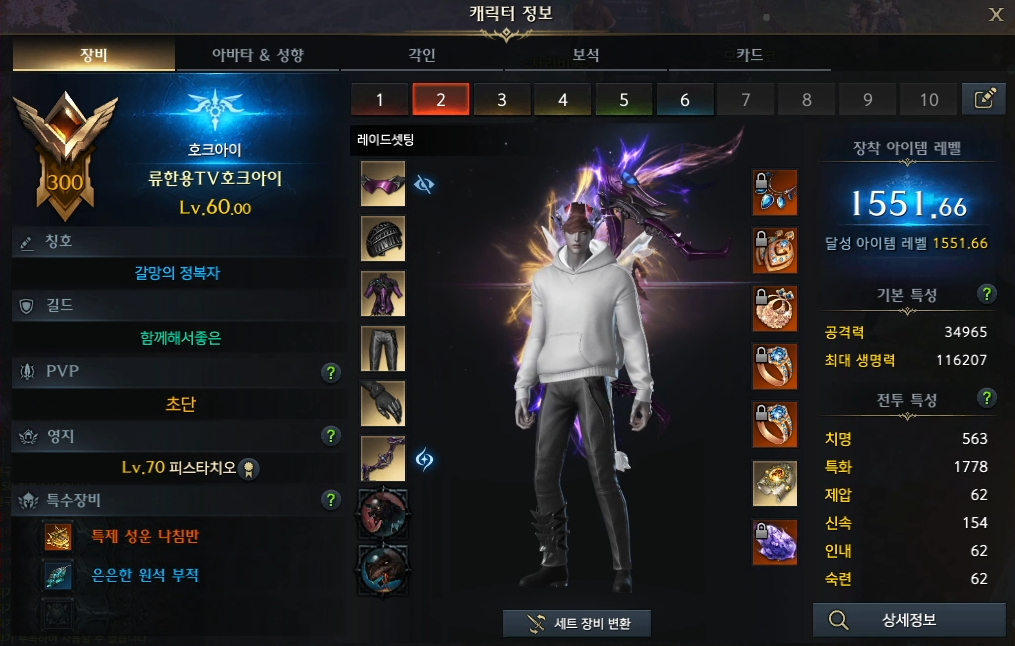The image size is (1015, 646).
Task: Select the purple chest armor slot
Action: pyautogui.click(x=383, y=294)
